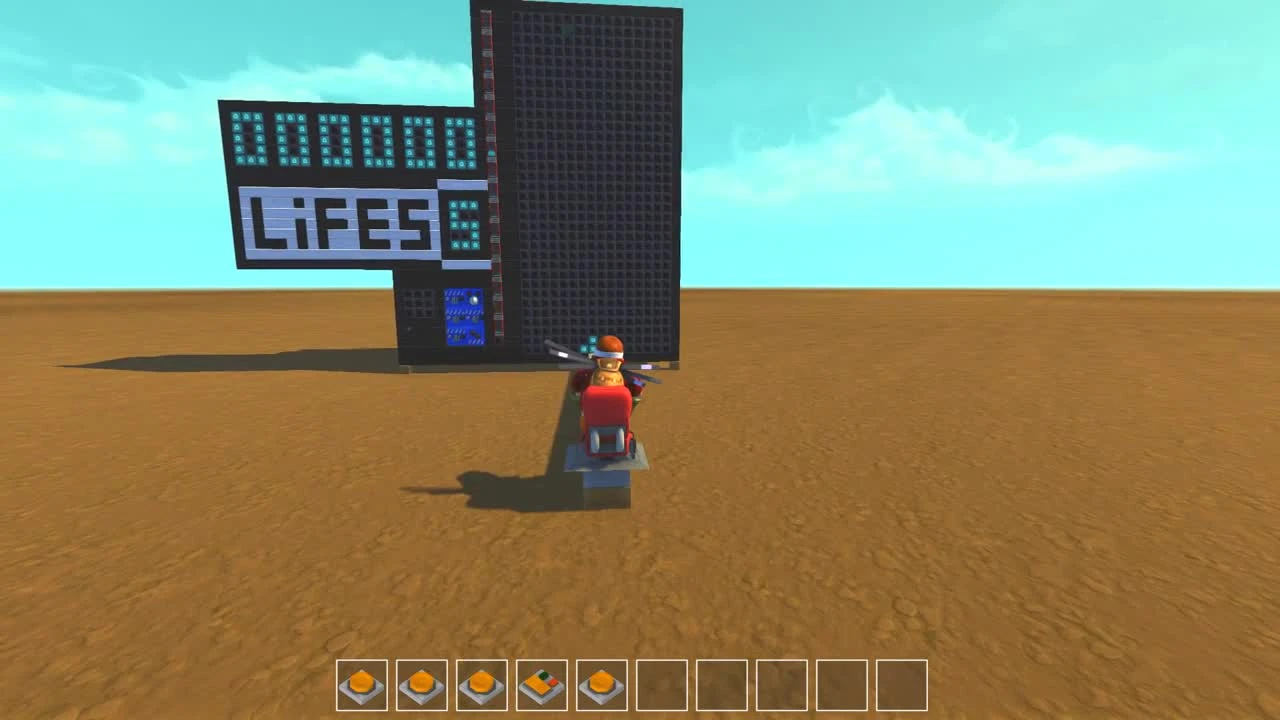
Task: Click the ninth empty hotbar slot
Action: 841,687
